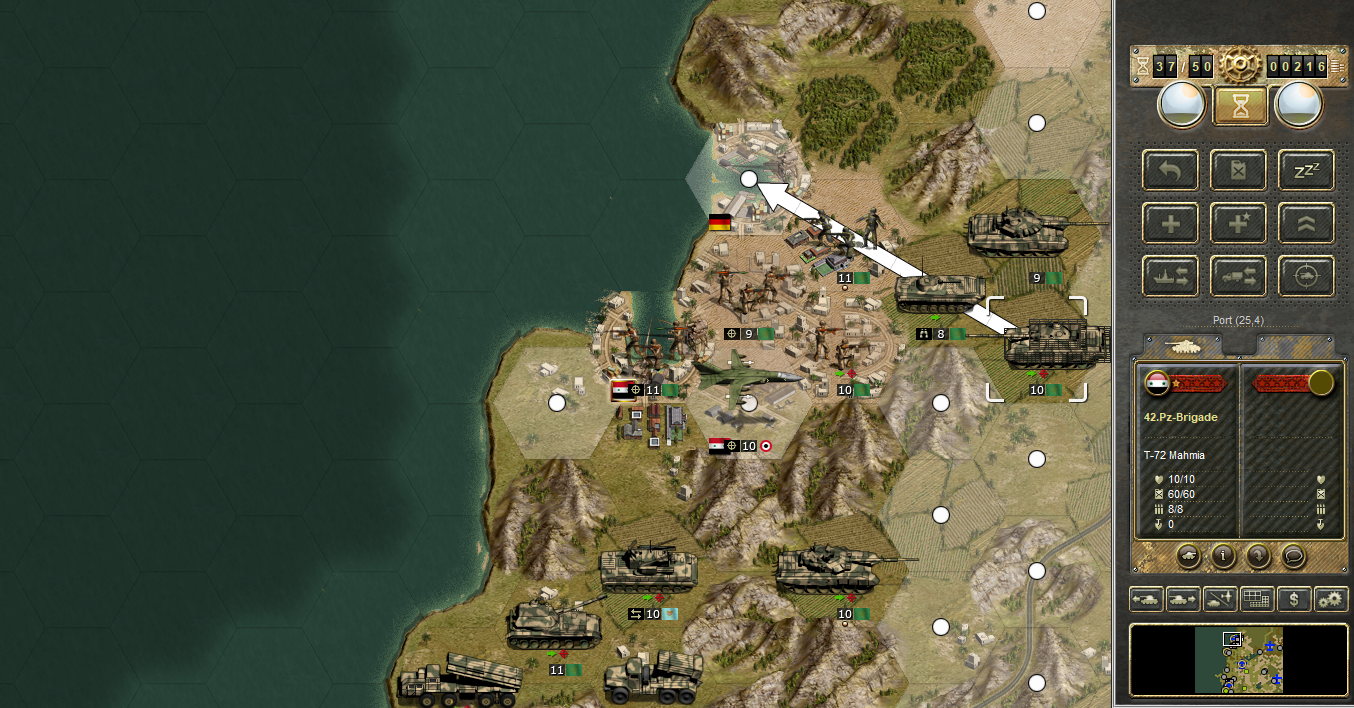Image resolution: width=1354 pixels, height=708 pixels.
Task: Select the tank unit tab
Action: point(1184,346)
